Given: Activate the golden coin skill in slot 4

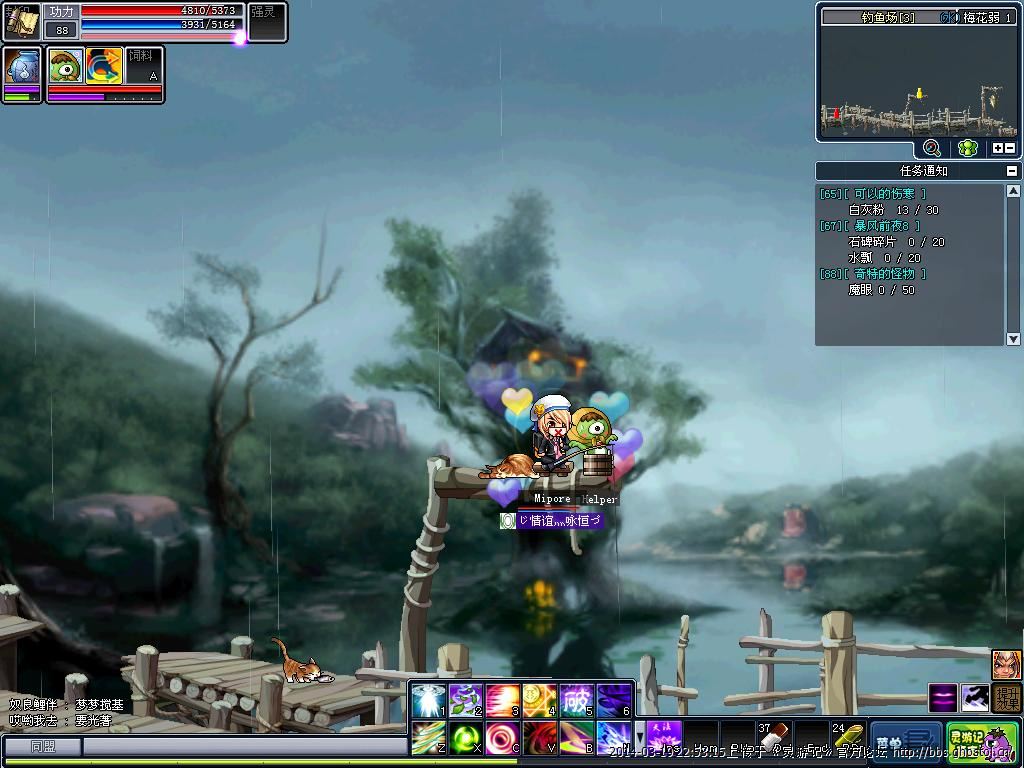Looking at the screenshot, I should click(540, 700).
